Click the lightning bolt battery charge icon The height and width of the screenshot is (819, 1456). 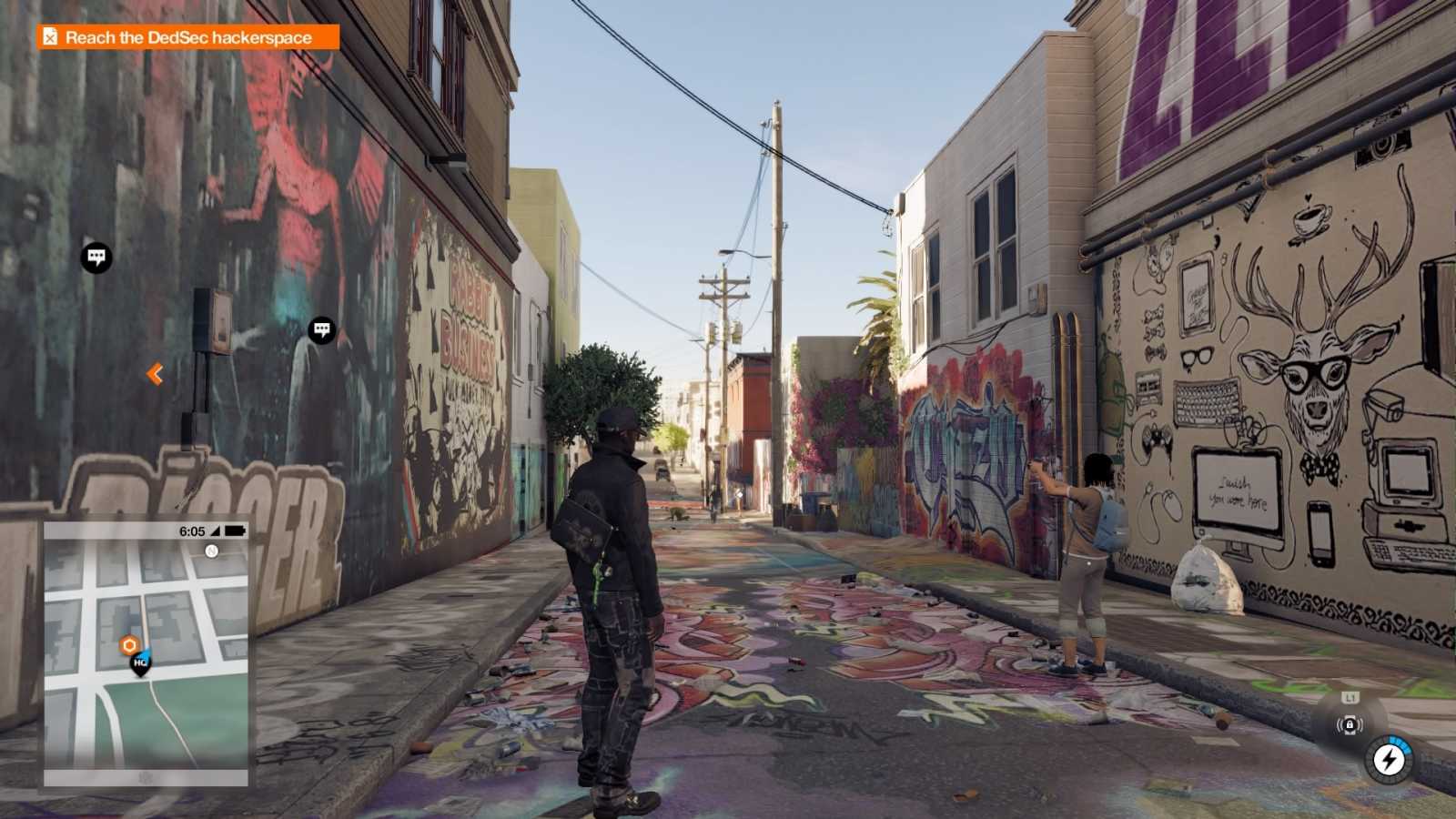coord(1390,761)
